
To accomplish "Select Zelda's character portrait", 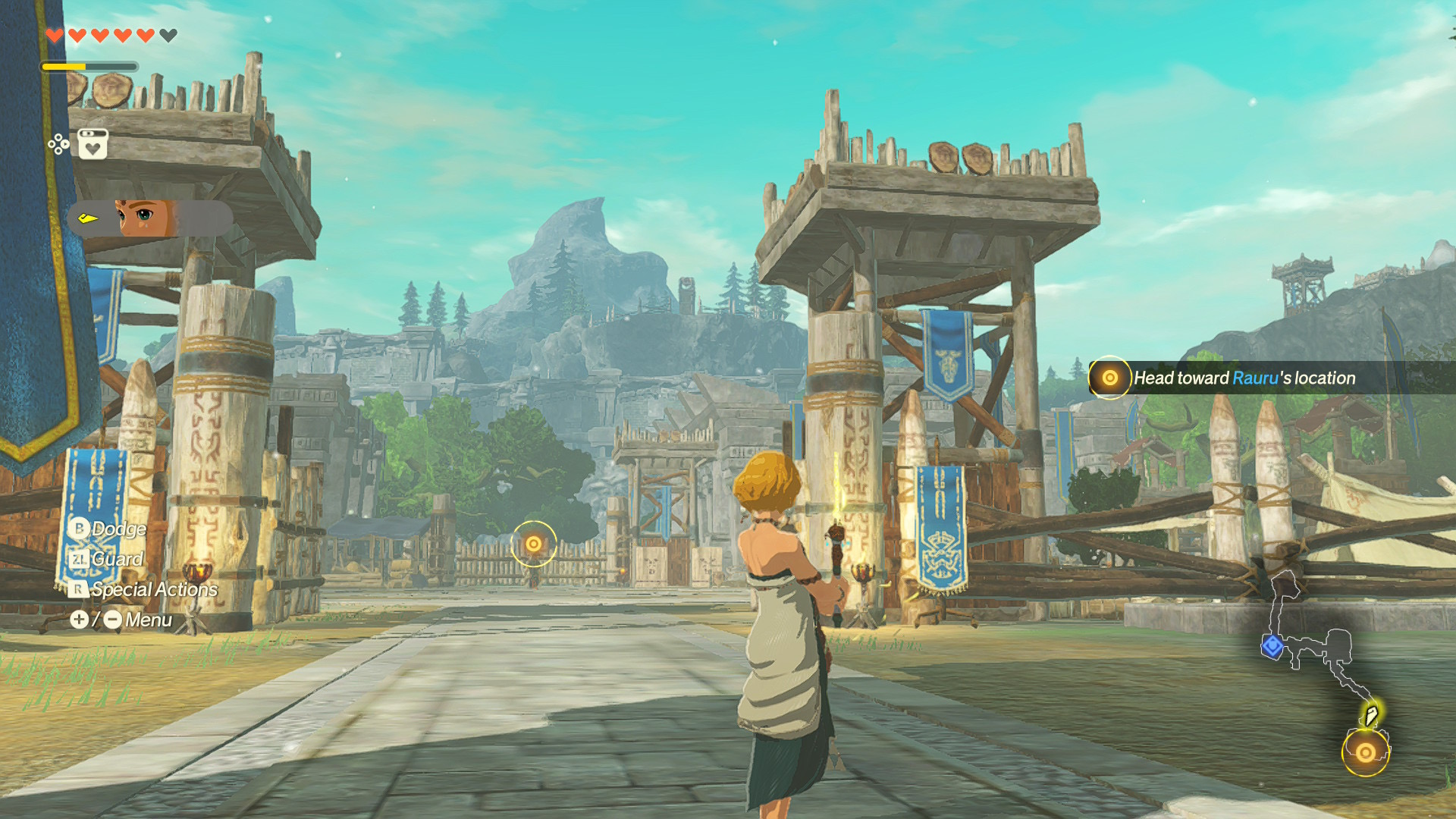I will tap(144, 218).
